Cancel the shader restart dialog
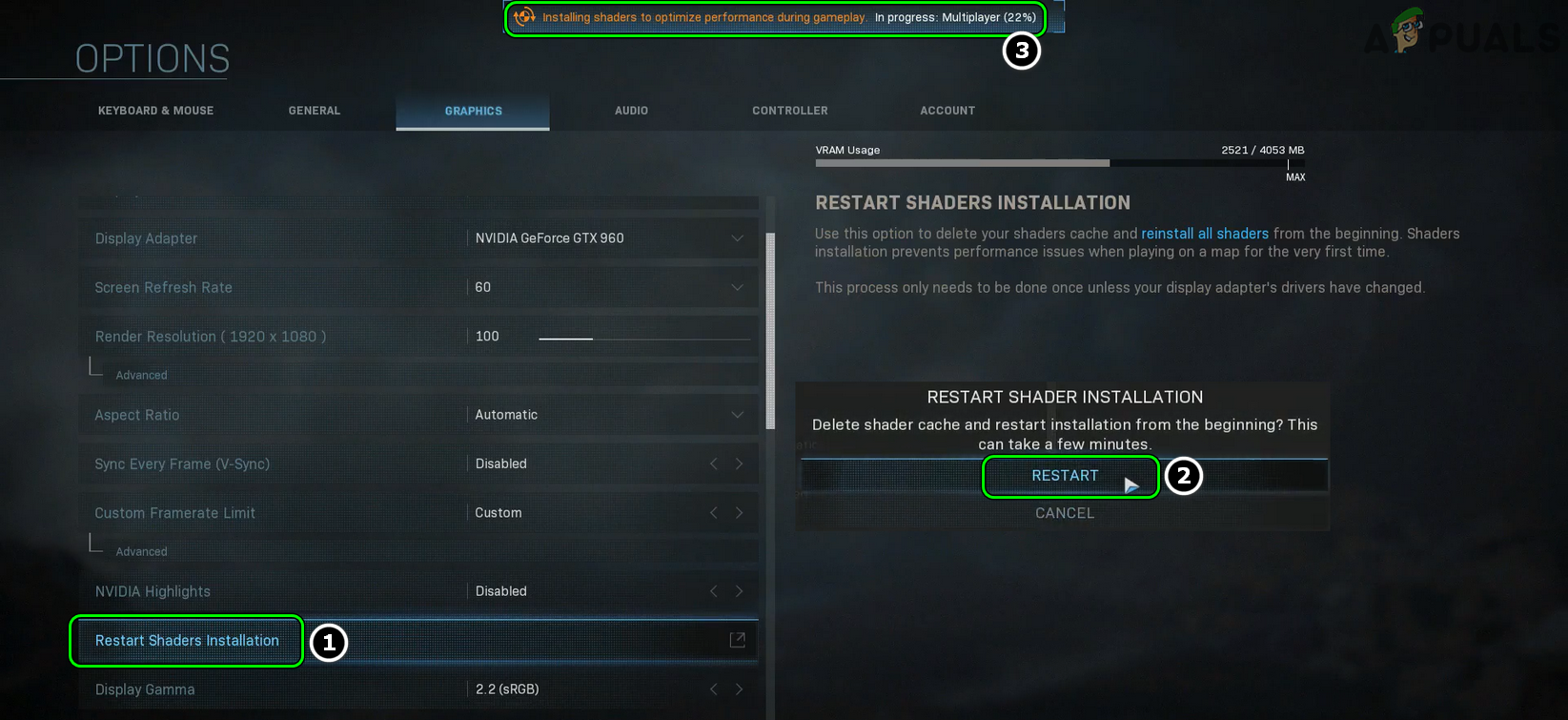The image size is (1568, 720). pyautogui.click(x=1065, y=513)
